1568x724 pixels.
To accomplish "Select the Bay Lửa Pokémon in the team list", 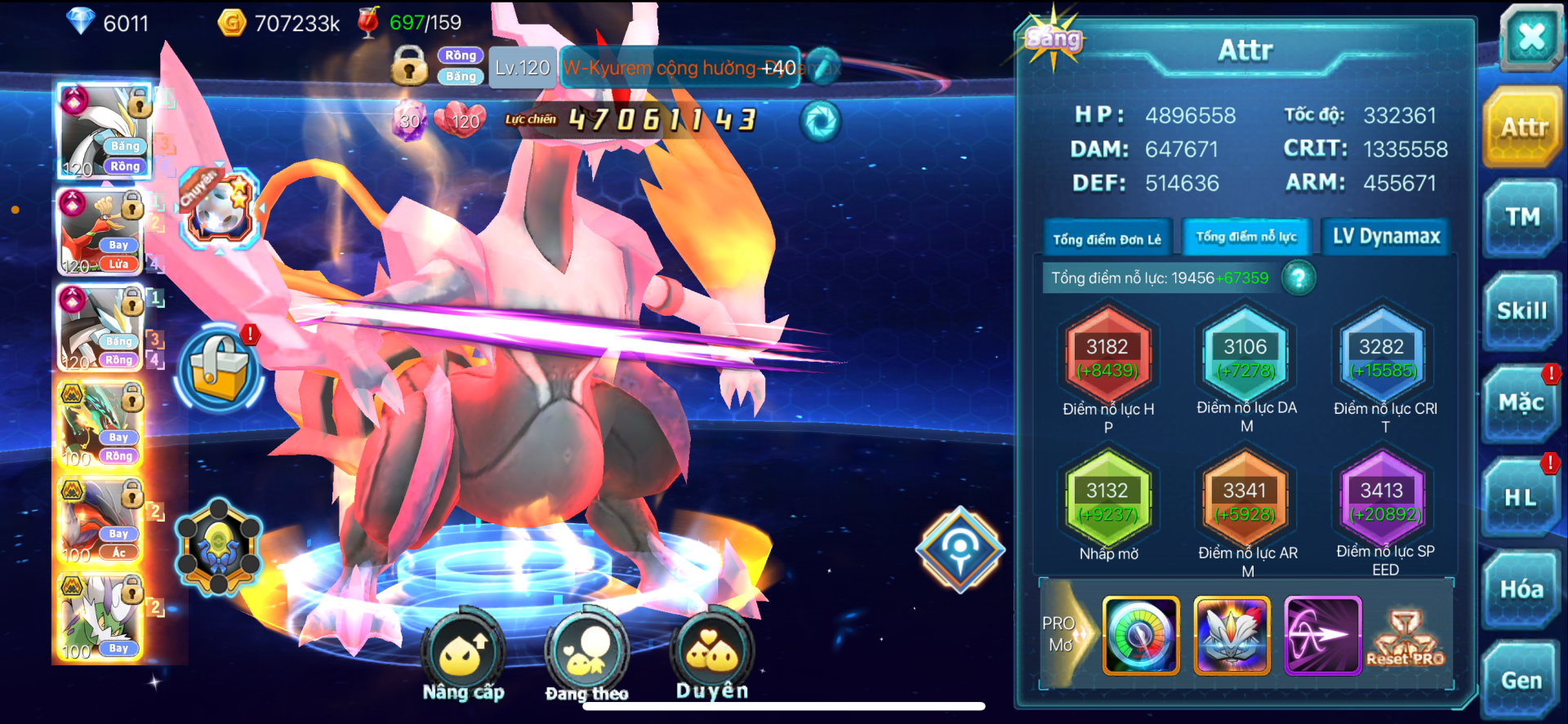I will point(101,232).
